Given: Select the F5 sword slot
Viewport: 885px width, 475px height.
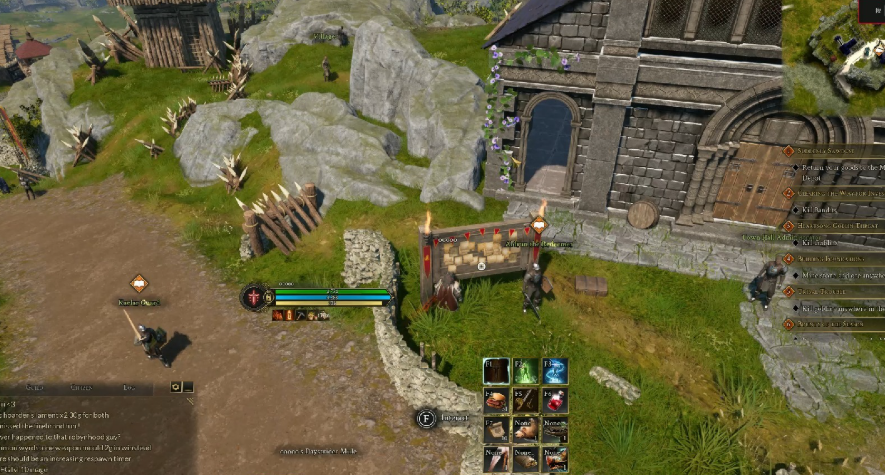Looking at the screenshot, I should [526, 401].
